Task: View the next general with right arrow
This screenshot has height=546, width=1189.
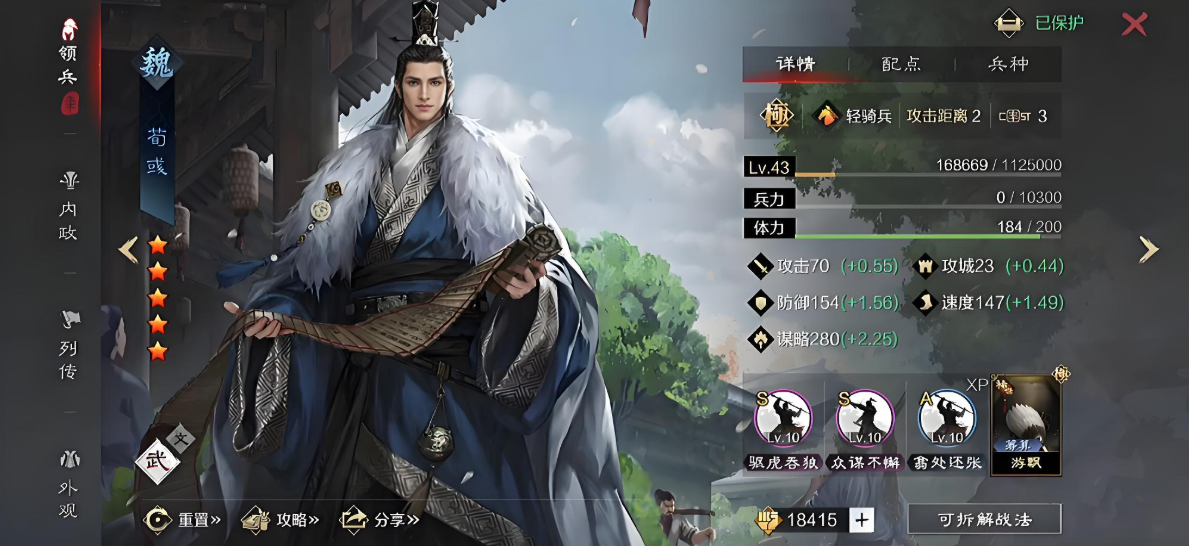Action: [x=1149, y=249]
